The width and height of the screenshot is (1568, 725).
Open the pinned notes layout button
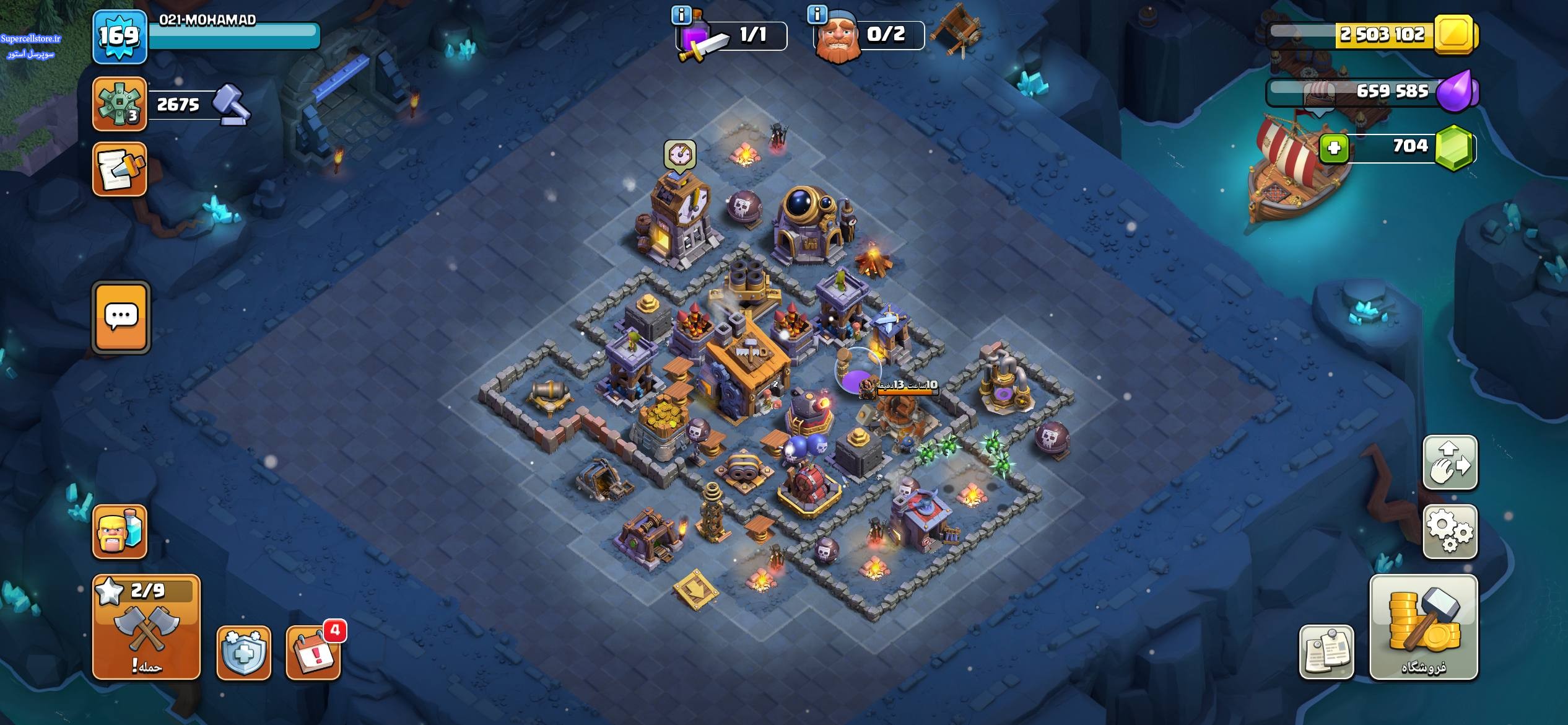pos(1326,652)
